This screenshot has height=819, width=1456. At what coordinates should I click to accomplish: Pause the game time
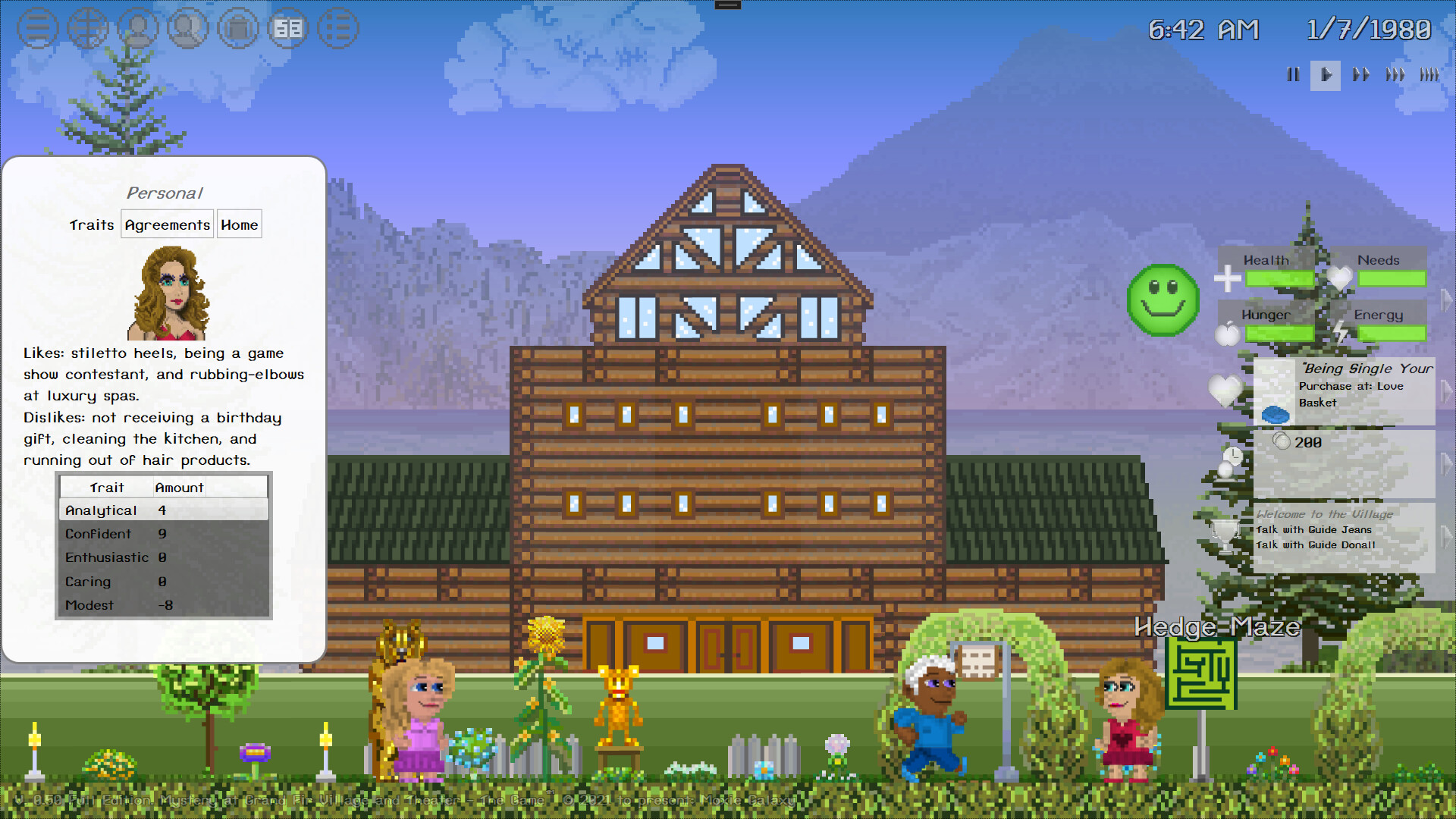click(1293, 75)
